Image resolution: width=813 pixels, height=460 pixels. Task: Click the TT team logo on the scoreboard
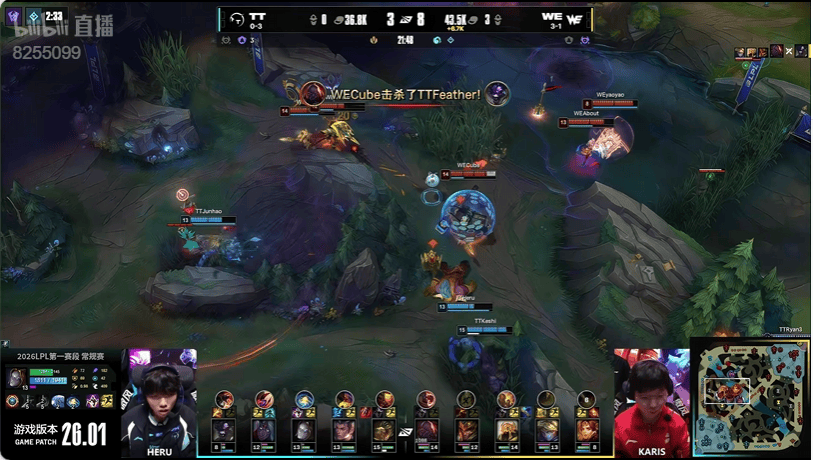click(237, 17)
